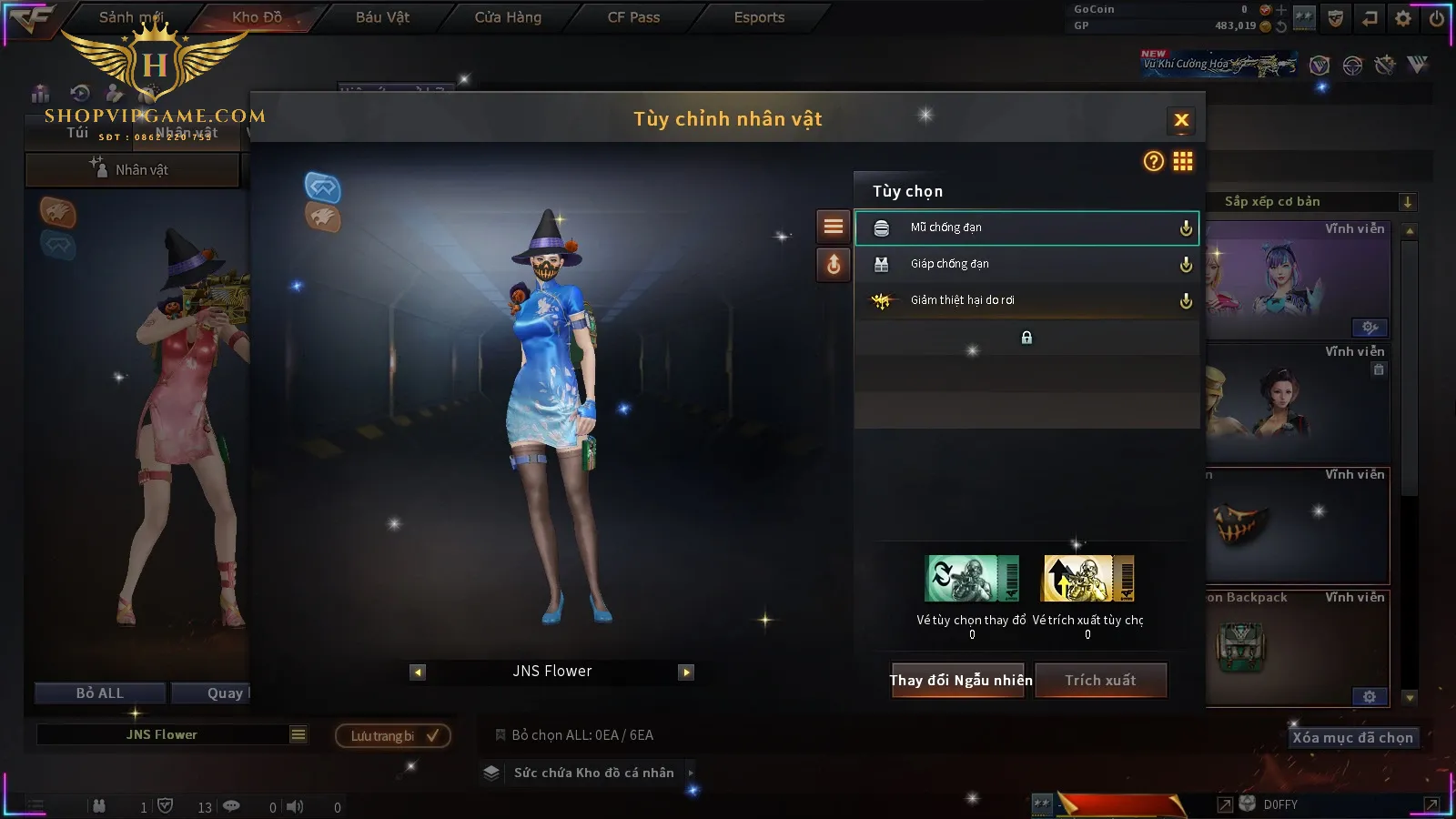Click the Thay đổi Ngẫu nhiên button
The image size is (1456, 819).
pyautogui.click(x=960, y=681)
